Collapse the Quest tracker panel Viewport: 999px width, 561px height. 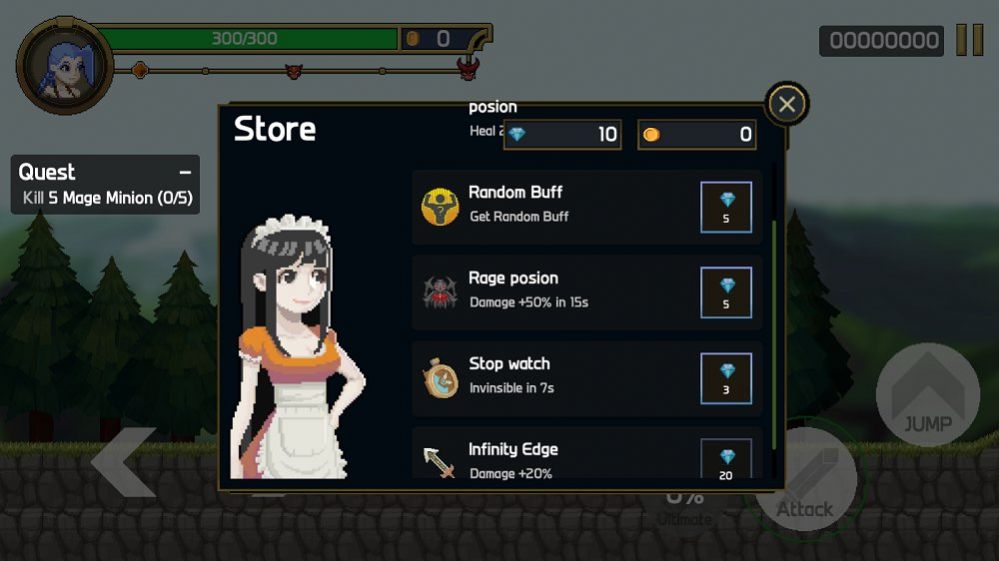[185, 172]
